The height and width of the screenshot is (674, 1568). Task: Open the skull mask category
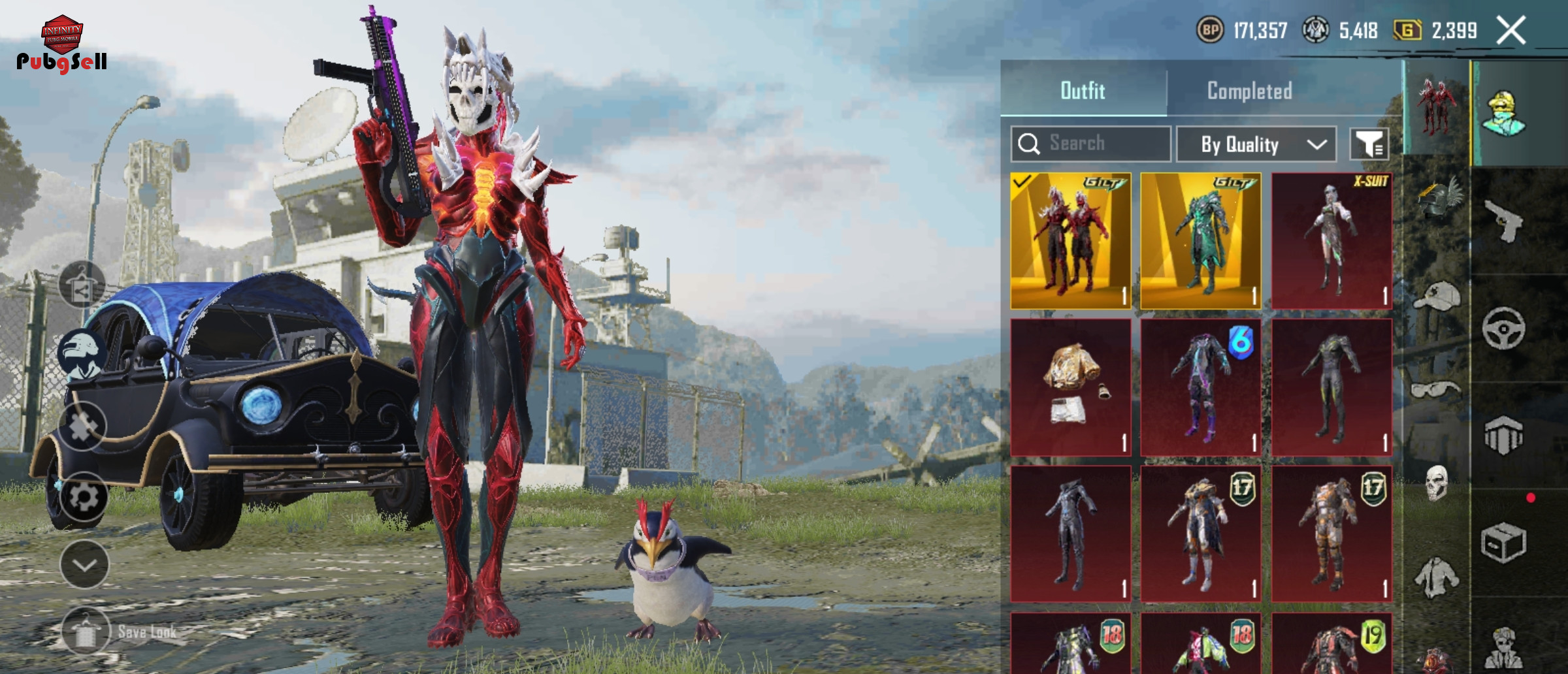tap(1437, 484)
